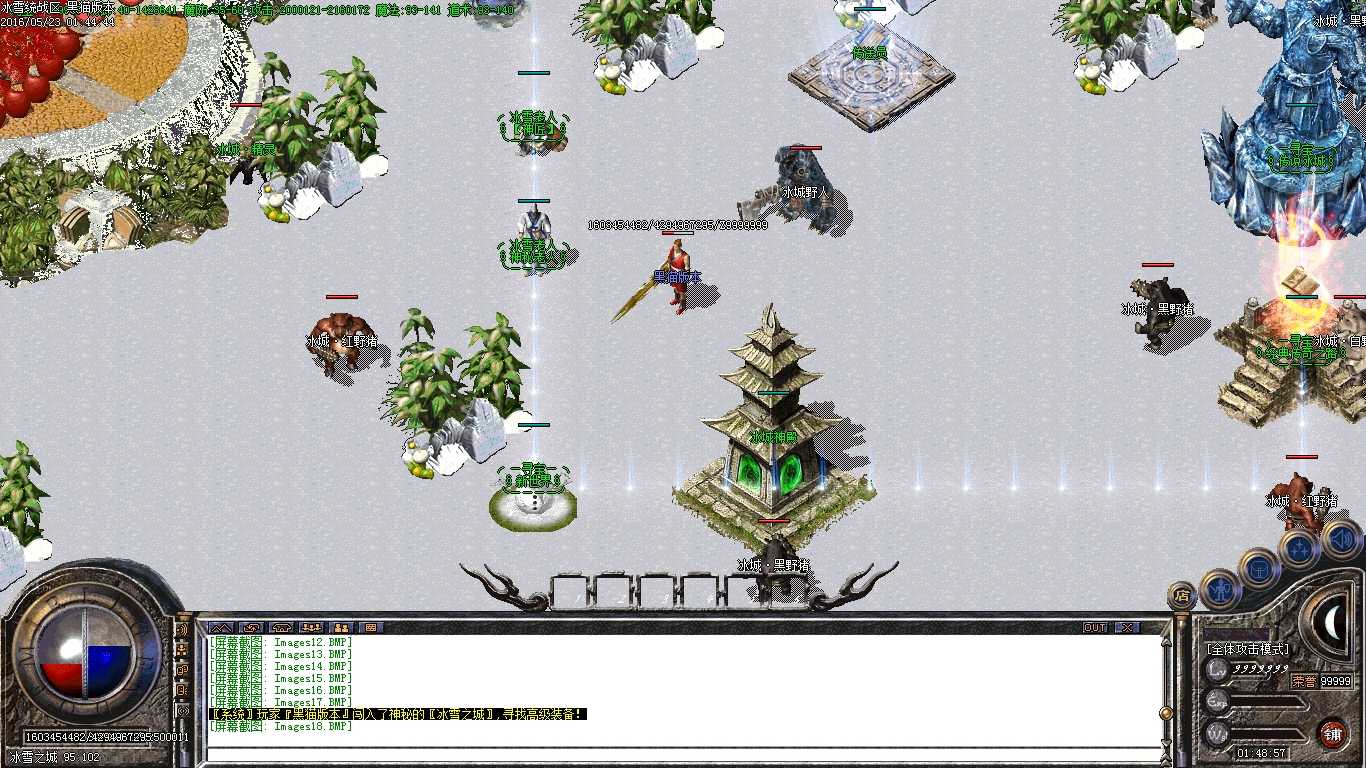Select the friends icon in the chat toolbar
Viewport: 1366px width, 768px height.
click(x=343, y=627)
